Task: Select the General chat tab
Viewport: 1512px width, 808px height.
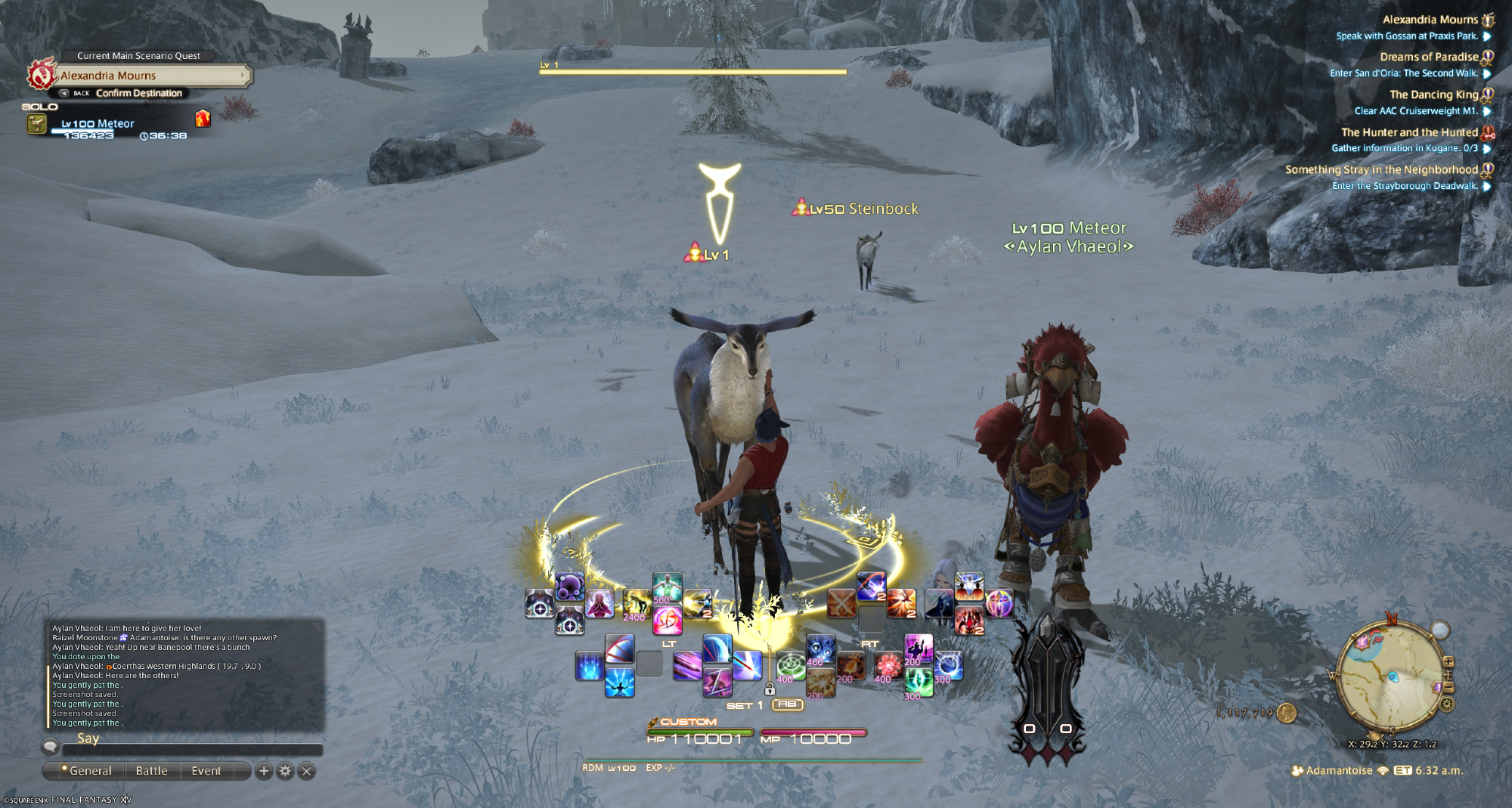Action: pos(90,771)
